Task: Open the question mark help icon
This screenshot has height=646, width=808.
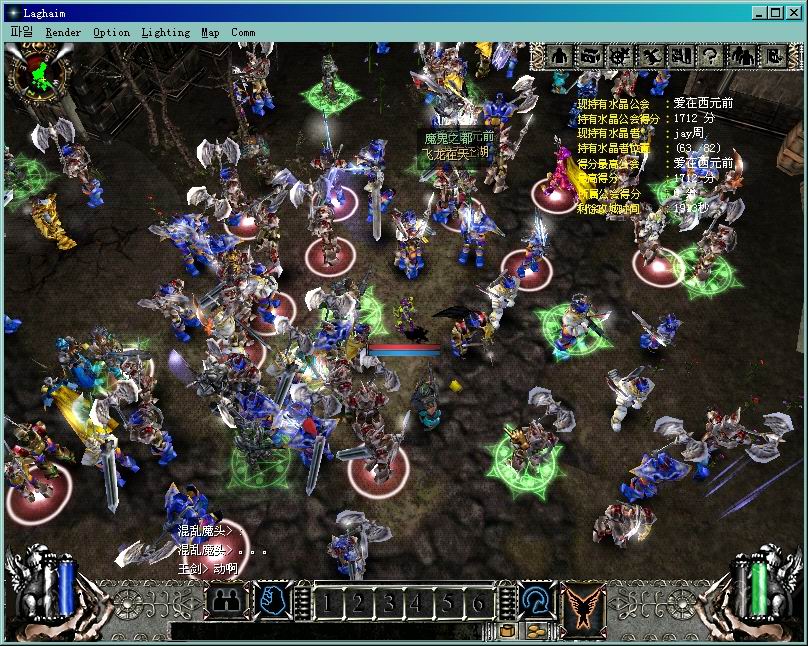Action: [711, 57]
